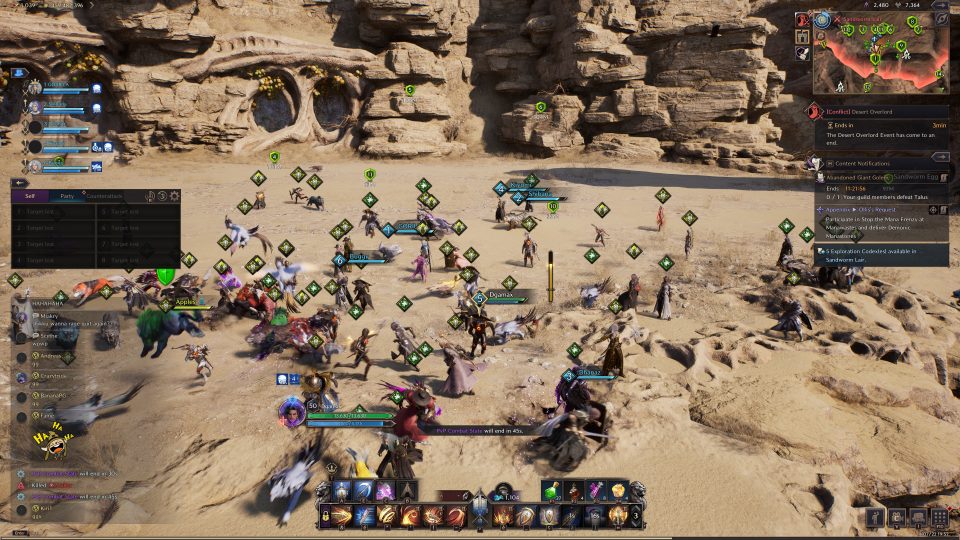This screenshot has height=540, width=960.
Task: Use the yellow crystal consumable slot
Action: click(x=618, y=490)
